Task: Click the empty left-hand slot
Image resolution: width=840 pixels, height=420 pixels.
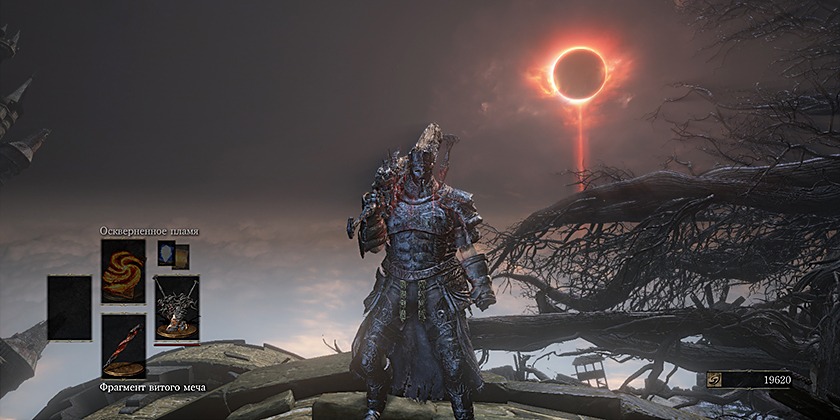Action: 69,308
